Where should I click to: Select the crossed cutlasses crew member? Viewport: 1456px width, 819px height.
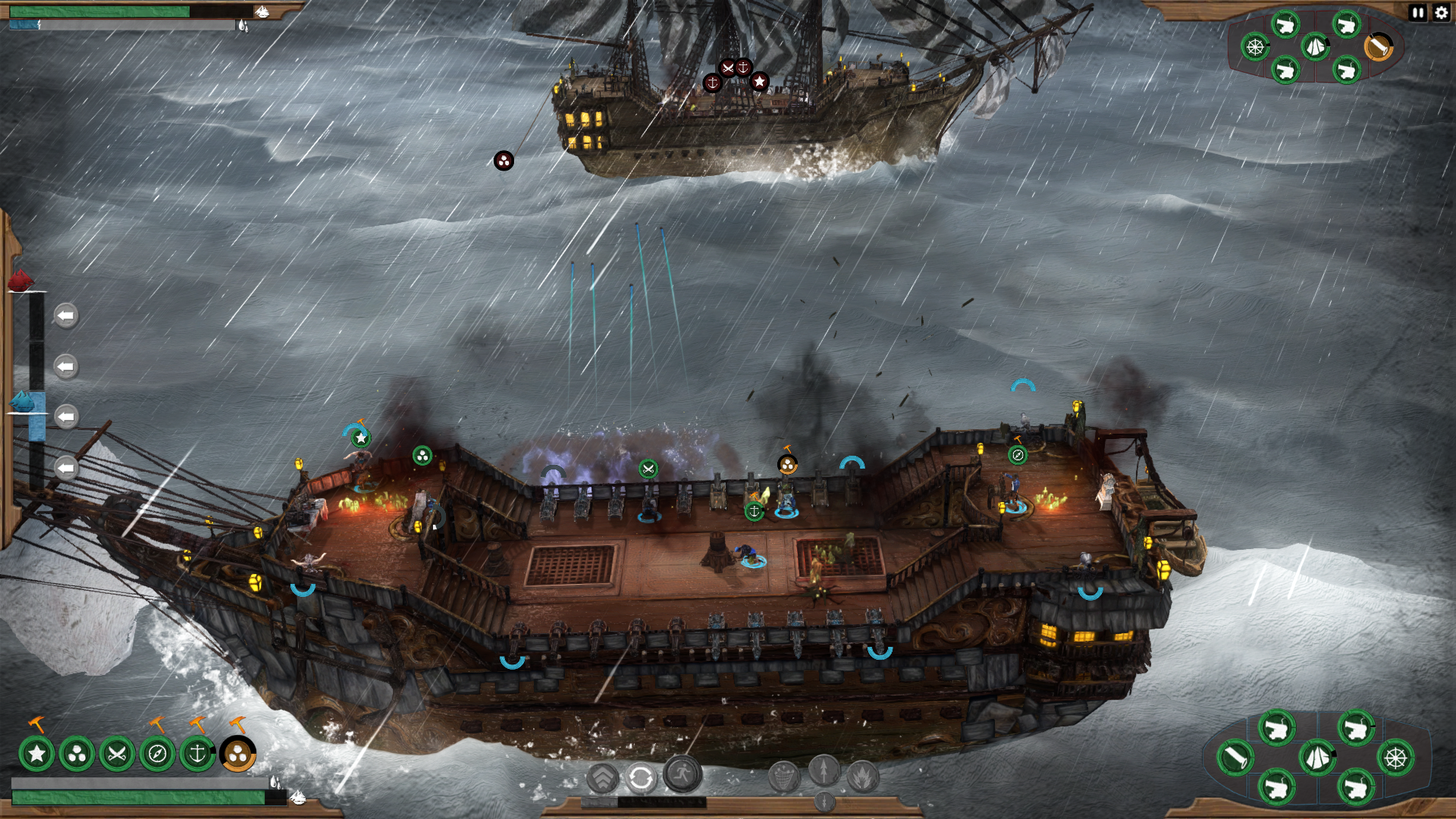117,754
